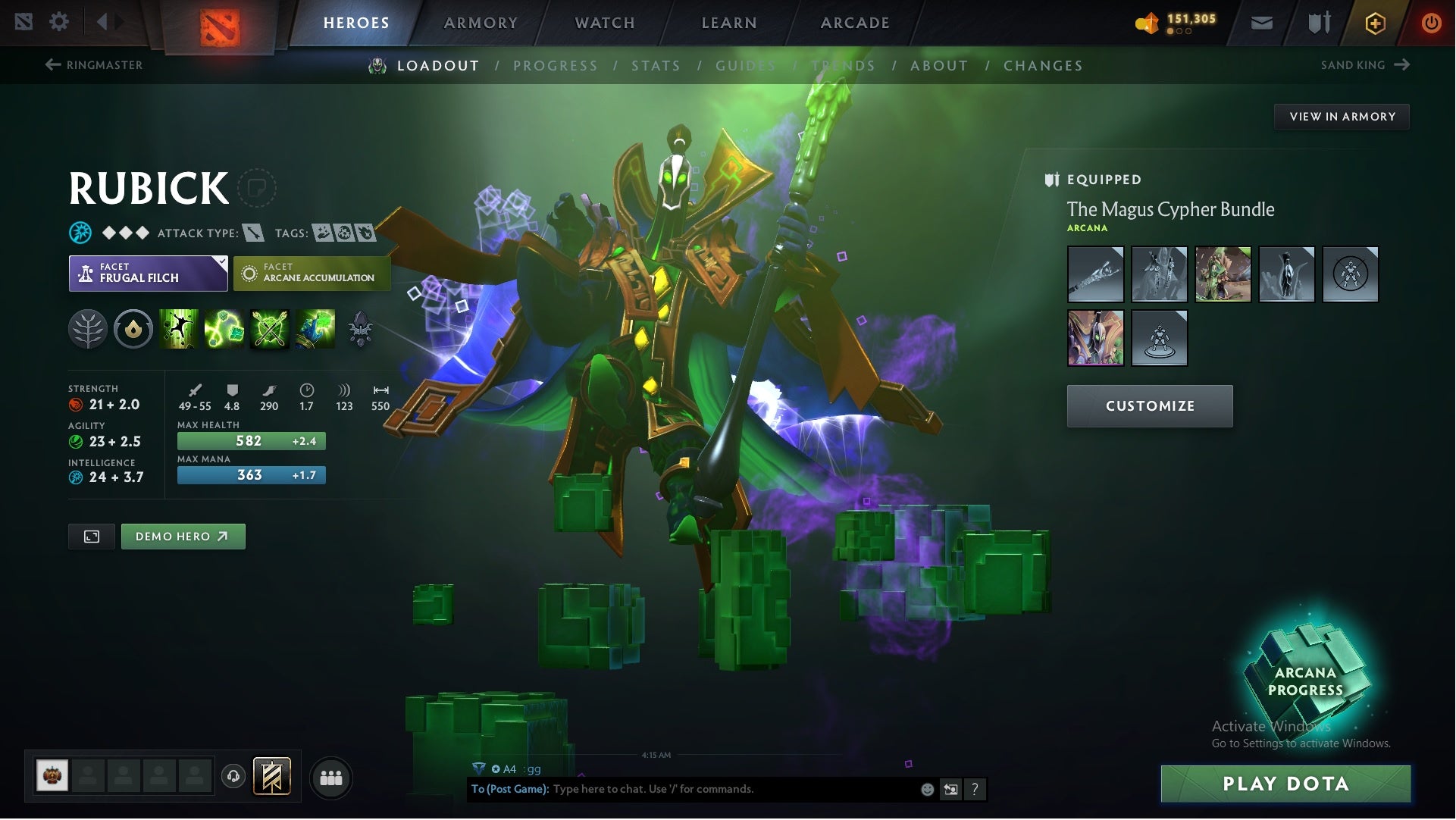Screen dimensions: 1456x820
Task: Click the Fade Bolt ability icon
Action: (x=224, y=329)
